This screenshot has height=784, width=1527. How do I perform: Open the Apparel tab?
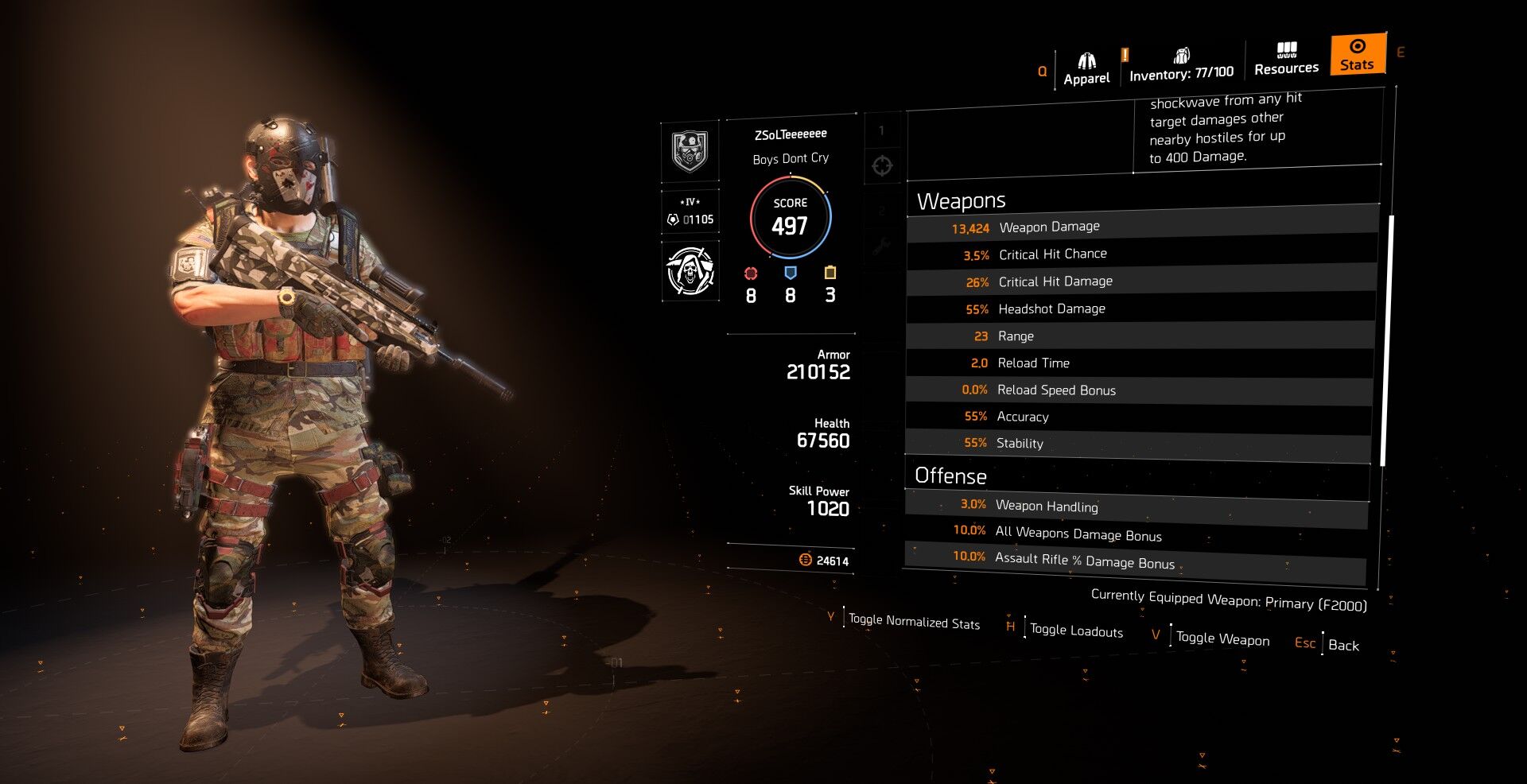click(1086, 69)
